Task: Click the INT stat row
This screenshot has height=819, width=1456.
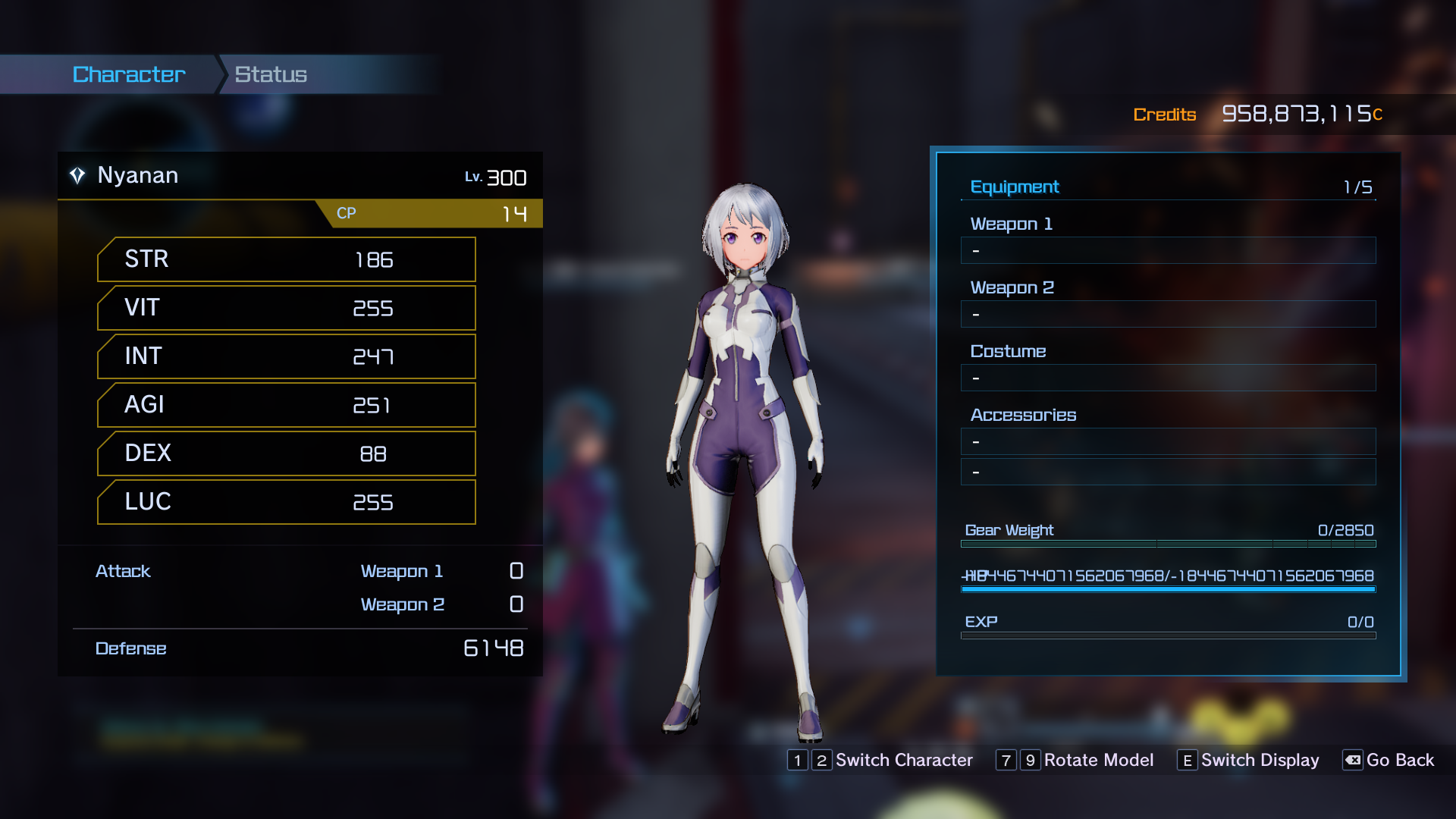Action: [x=287, y=356]
